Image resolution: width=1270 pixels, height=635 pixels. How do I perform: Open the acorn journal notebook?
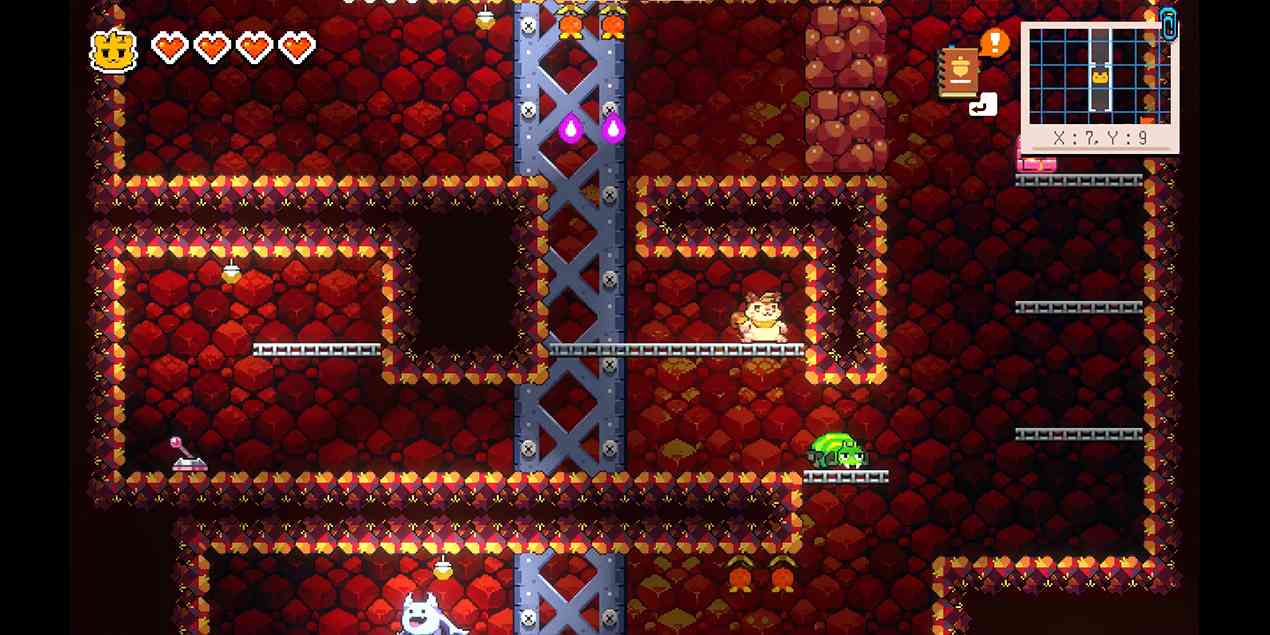[958, 73]
